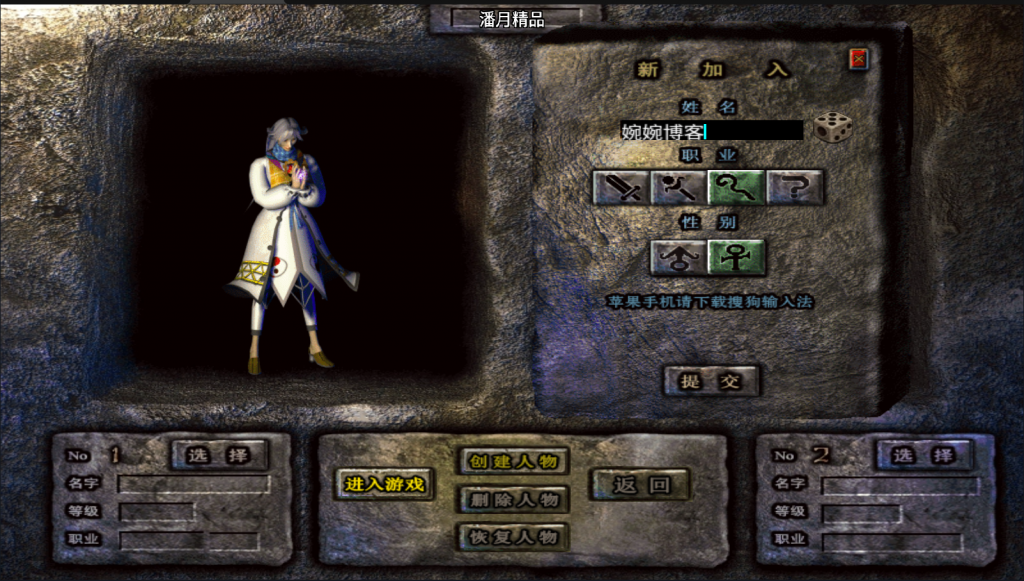Viewport: 1024px width, 581px height.
Task: Select the male gender symbol
Action: point(679,257)
